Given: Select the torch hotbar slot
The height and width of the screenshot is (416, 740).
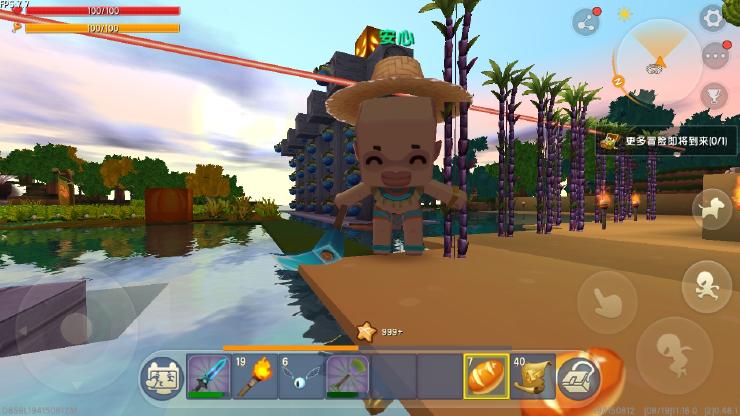Looking at the screenshot, I should pos(254,376).
